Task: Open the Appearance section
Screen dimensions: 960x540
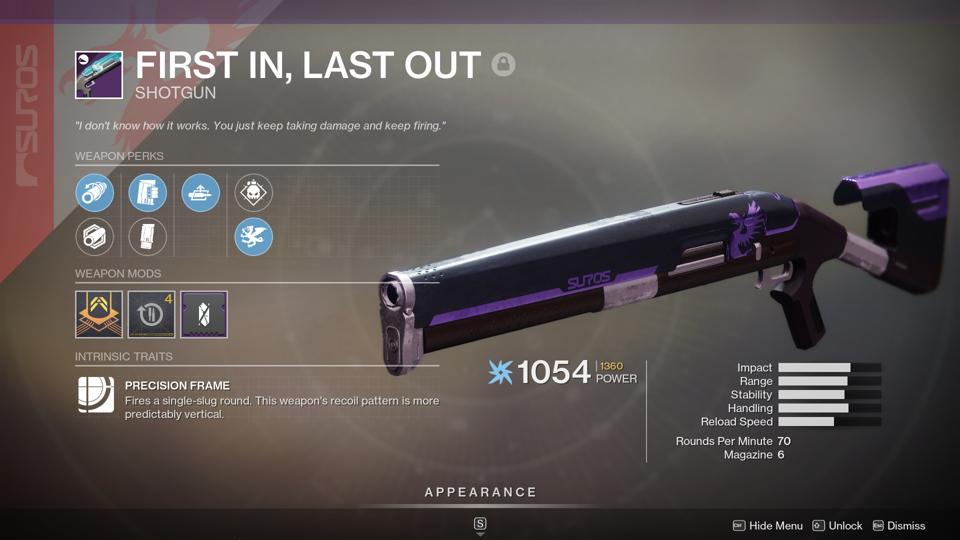Action: coord(480,492)
